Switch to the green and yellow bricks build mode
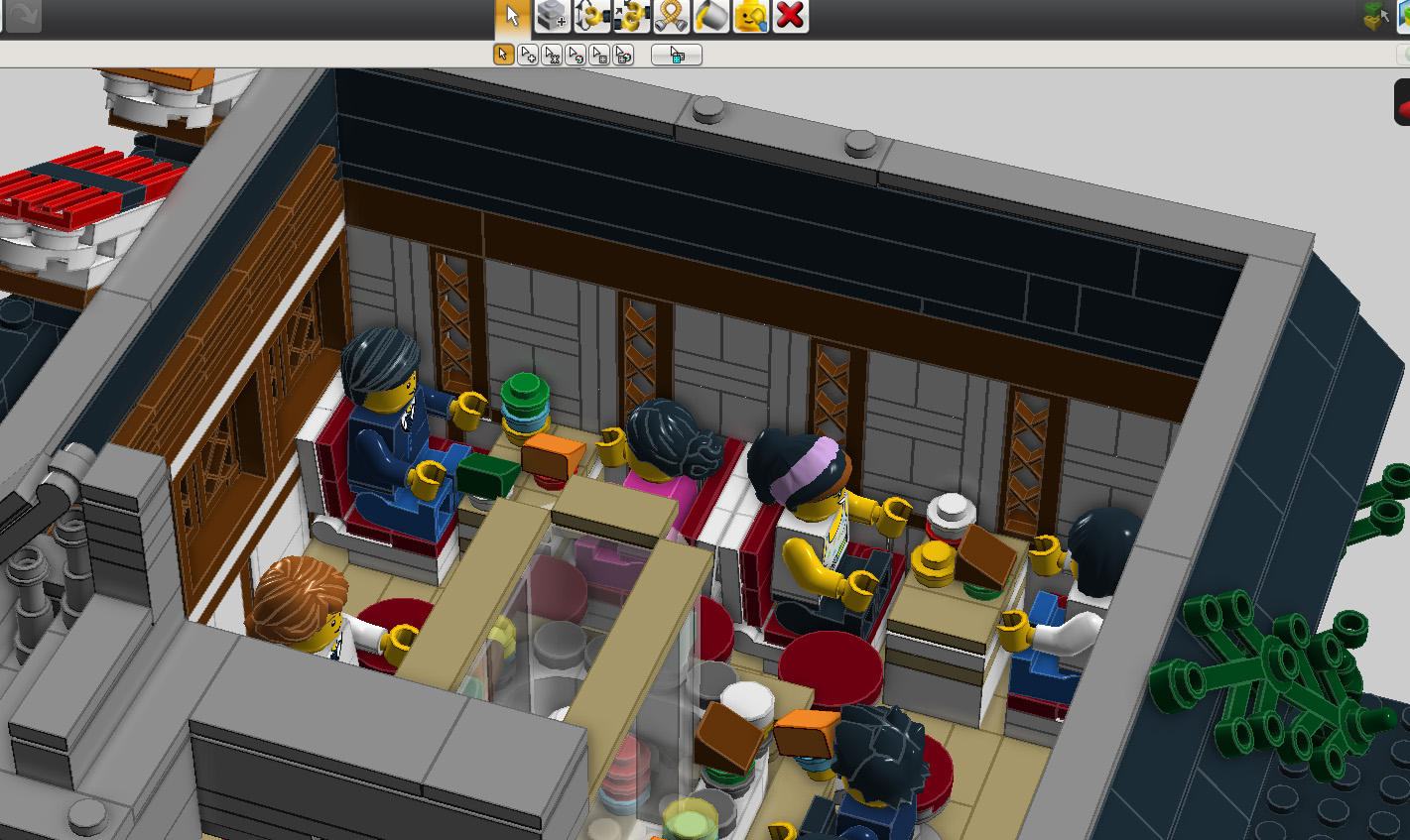Image resolution: width=1410 pixels, height=840 pixels. click(x=1375, y=16)
